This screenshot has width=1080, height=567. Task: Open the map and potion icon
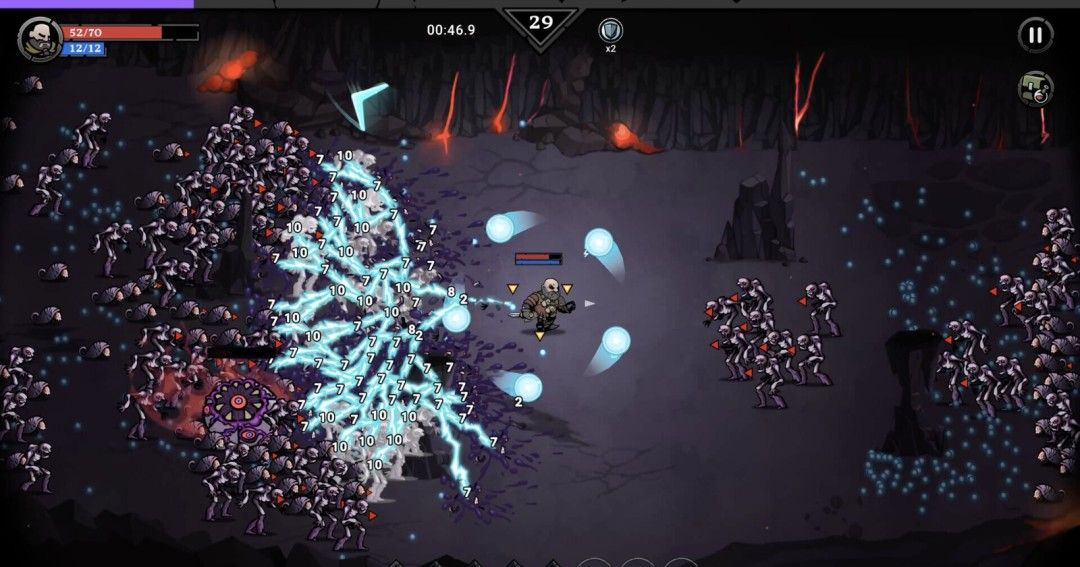click(1035, 88)
